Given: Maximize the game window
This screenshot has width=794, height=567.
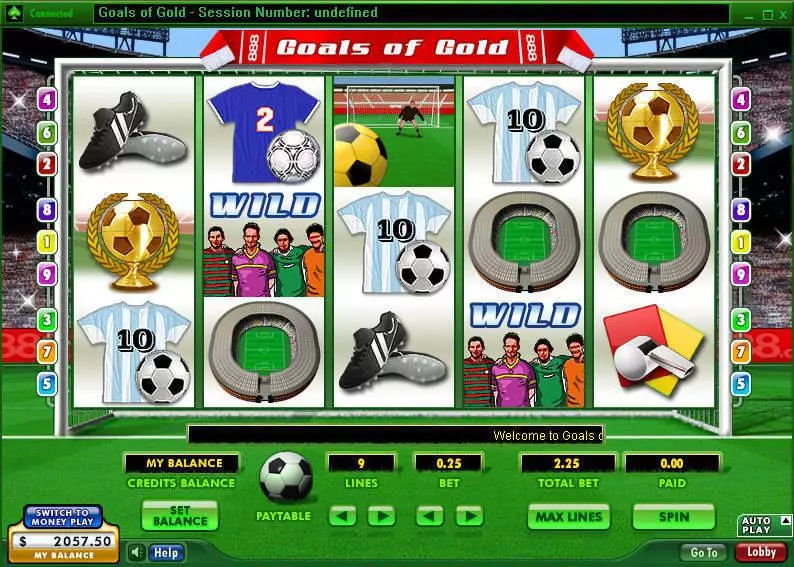Looking at the screenshot, I should pos(767,14).
